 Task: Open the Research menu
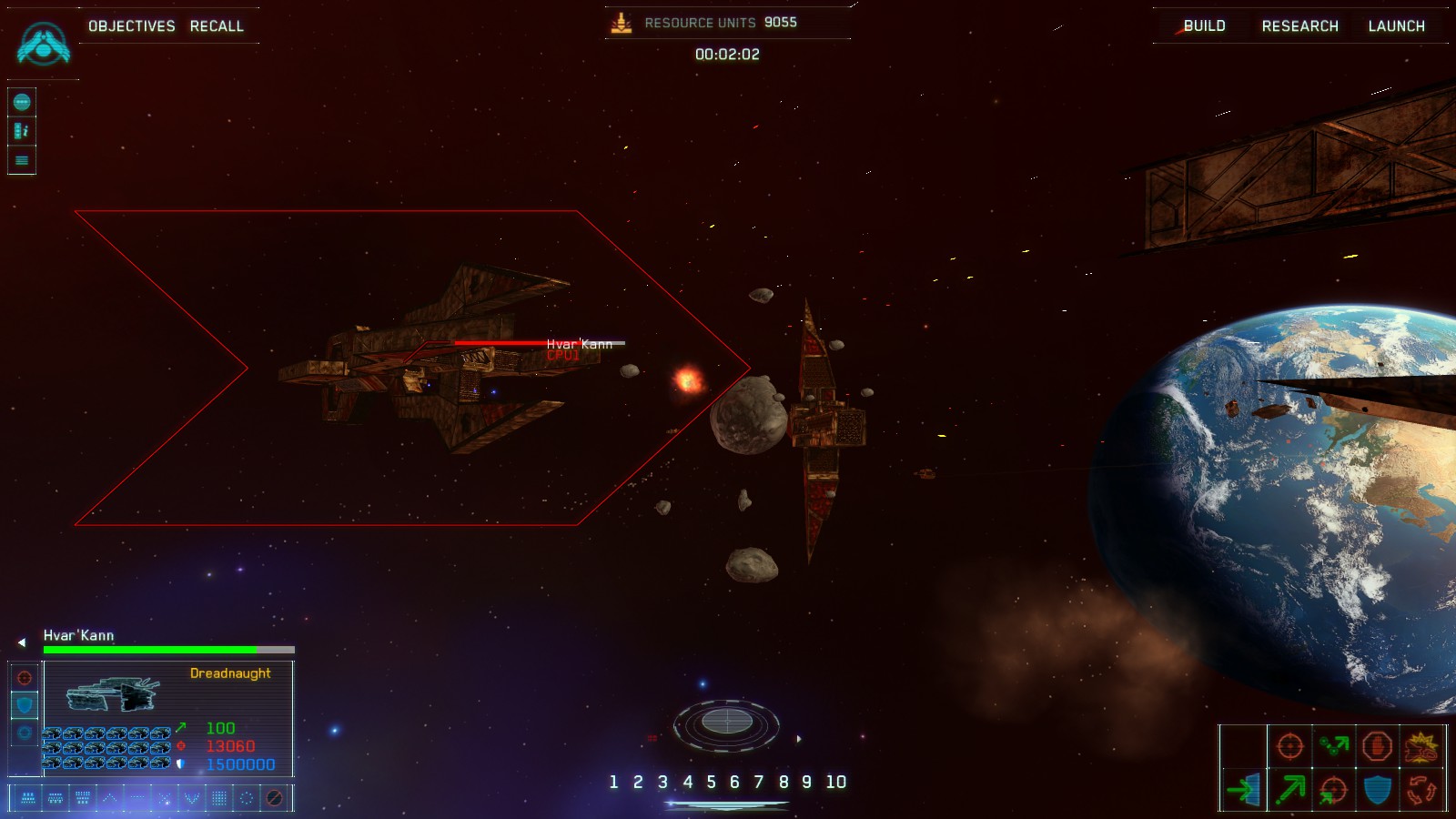click(x=1299, y=26)
